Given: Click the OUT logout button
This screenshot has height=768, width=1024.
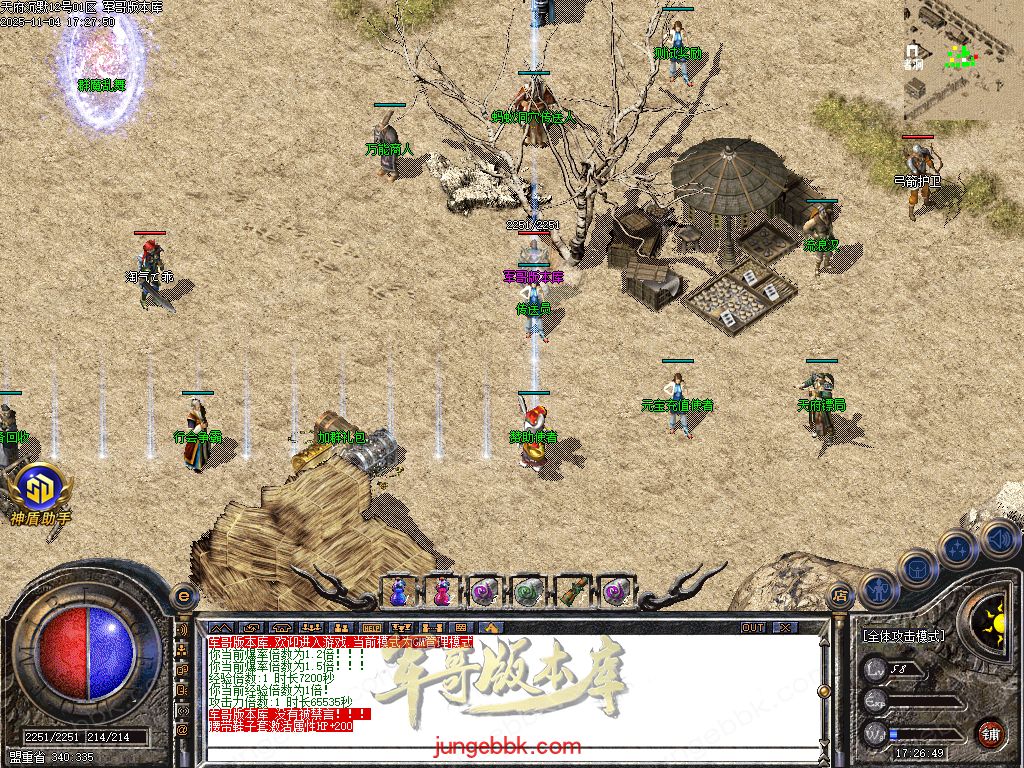Looking at the screenshot, I should pos(753,628).
